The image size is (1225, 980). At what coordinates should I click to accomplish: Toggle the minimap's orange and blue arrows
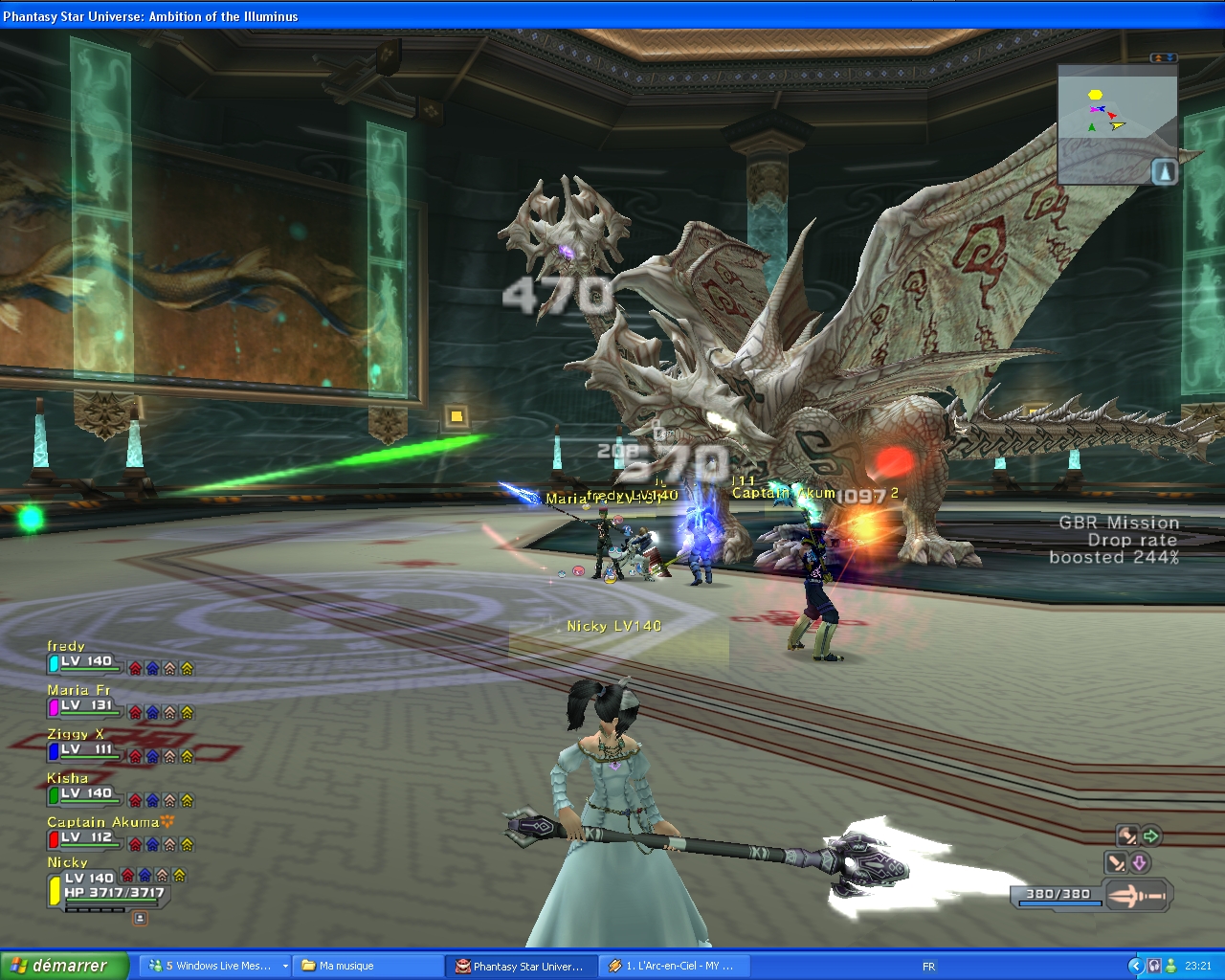click(1163, 58)
